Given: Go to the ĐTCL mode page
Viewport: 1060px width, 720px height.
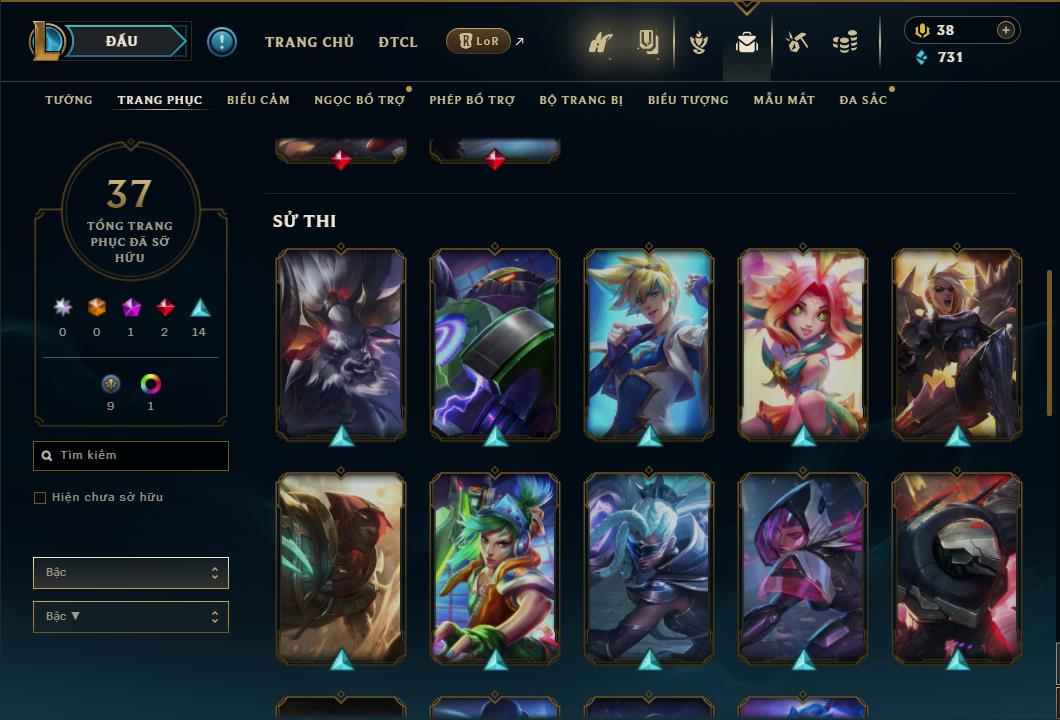Looking at the screenshot, I should point(398,42).
